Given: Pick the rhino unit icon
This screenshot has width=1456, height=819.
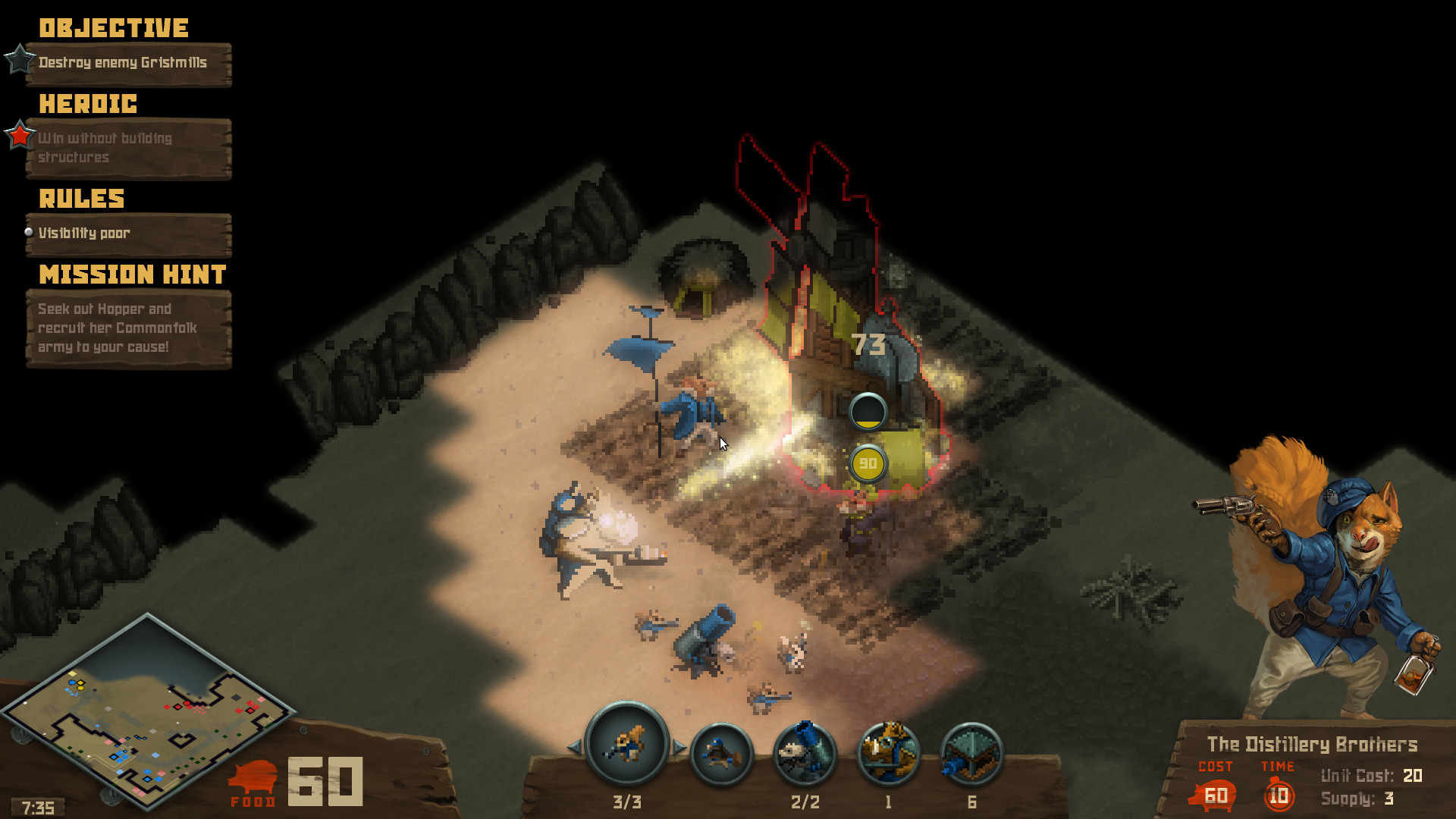Looking at the screenshot, I should (x=888, y=753).
